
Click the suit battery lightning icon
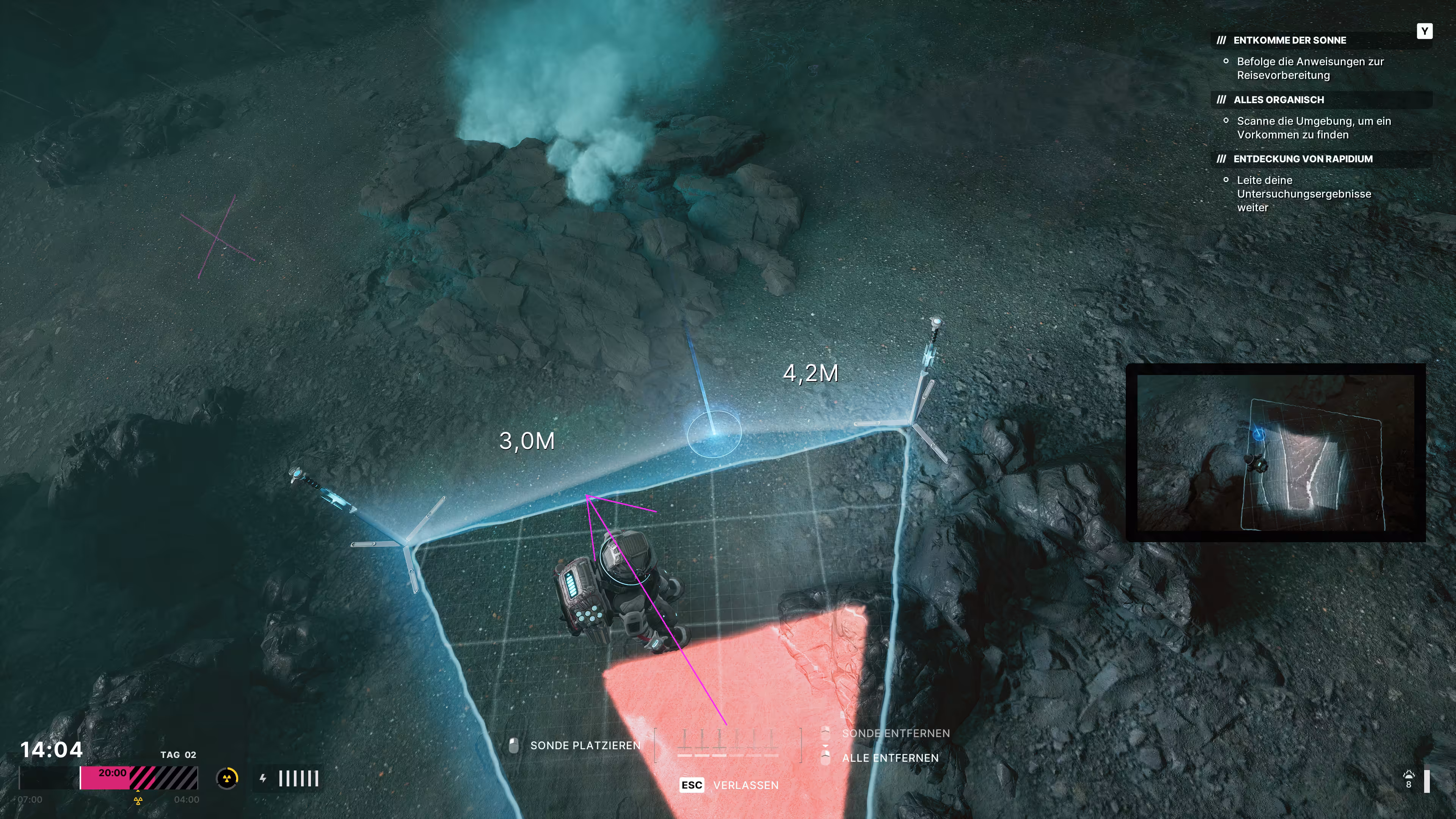tap(263, 778)
